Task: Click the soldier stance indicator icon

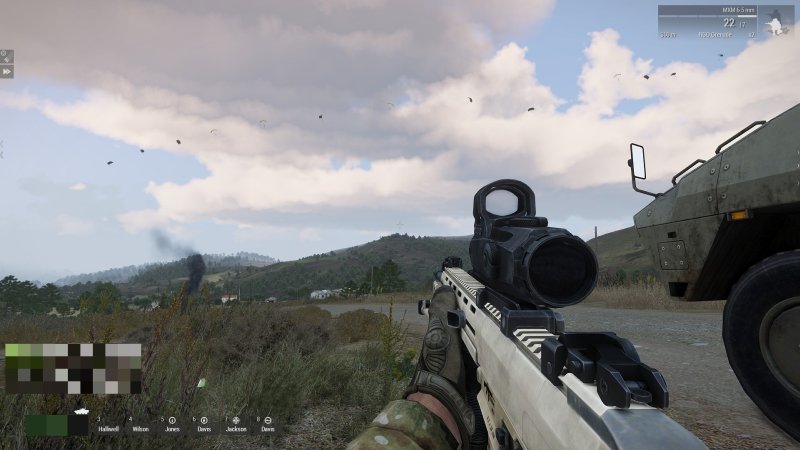Action: tap(775, 22)
